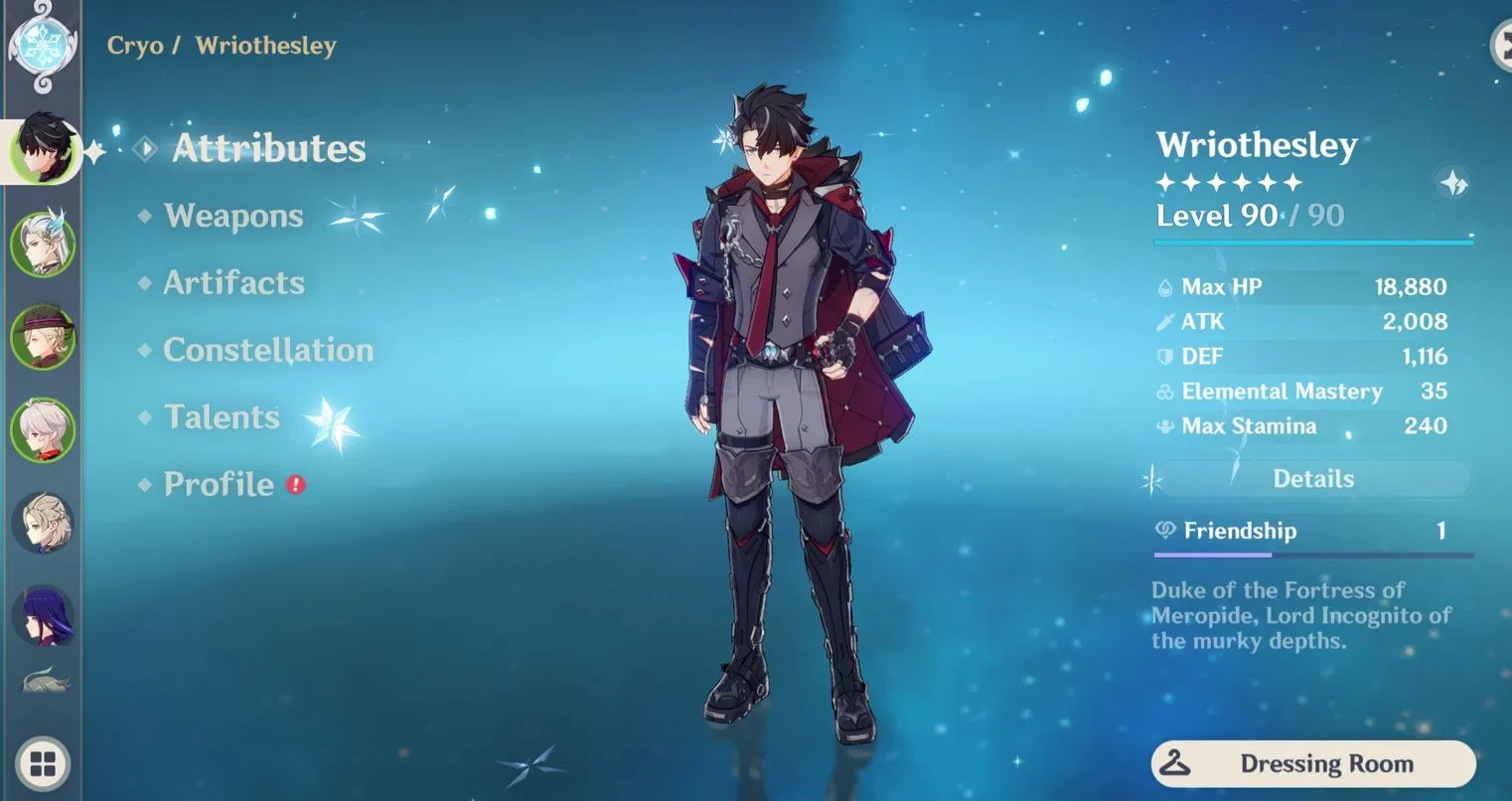Screen dimensions: 1512x801
Task: Open the Talents section
Action: tap(221, 417)
